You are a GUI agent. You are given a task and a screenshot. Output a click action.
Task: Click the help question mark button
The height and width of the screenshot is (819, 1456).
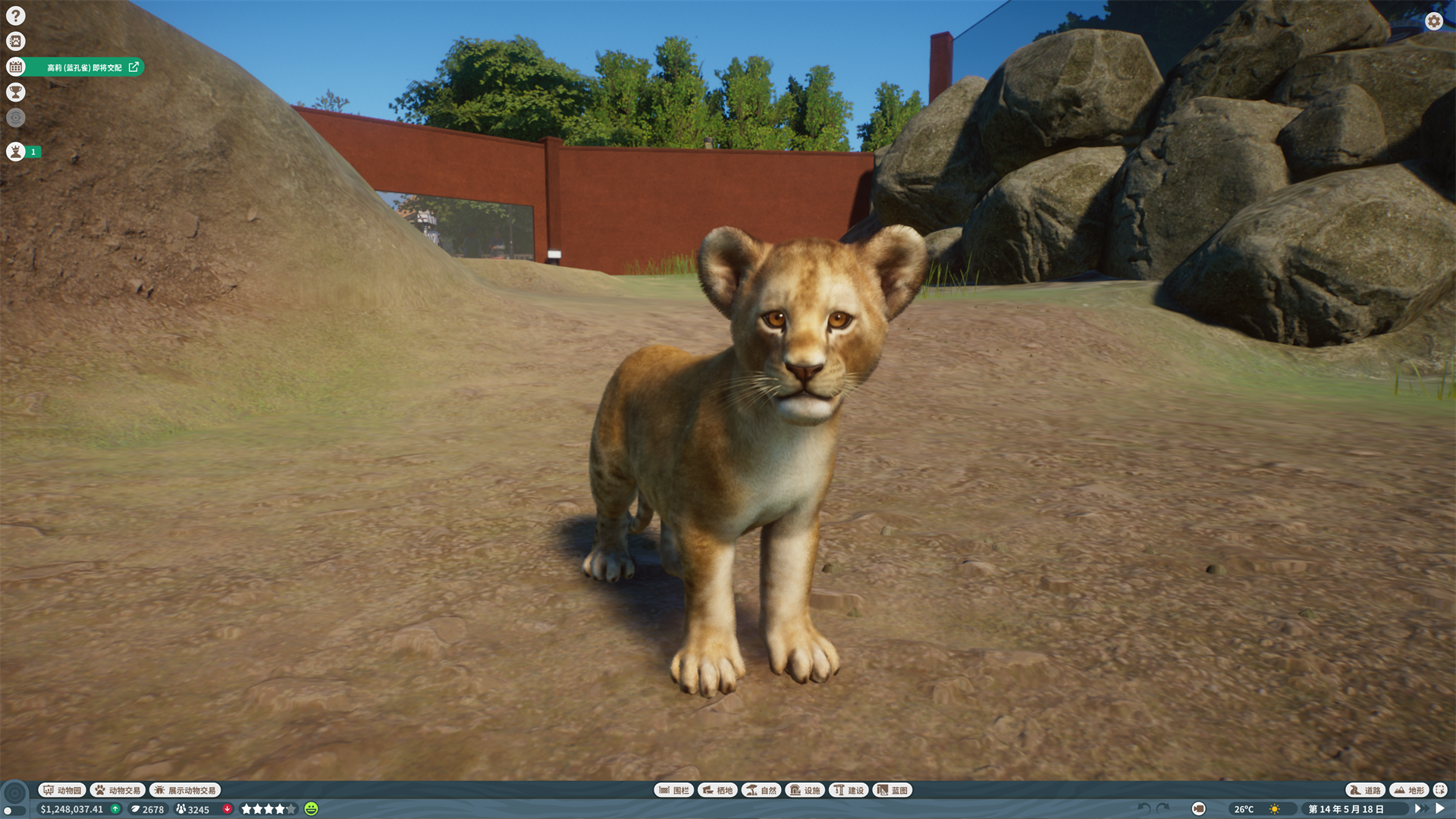pyautogui.click(x=15, y=15)
